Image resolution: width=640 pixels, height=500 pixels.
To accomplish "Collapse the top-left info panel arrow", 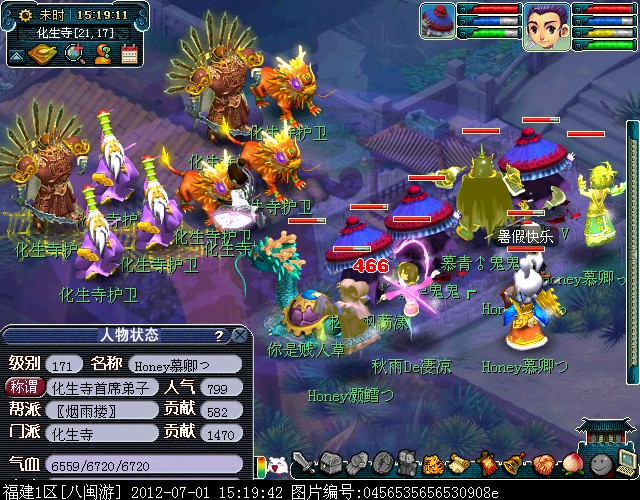I will (x=17, y=54).
